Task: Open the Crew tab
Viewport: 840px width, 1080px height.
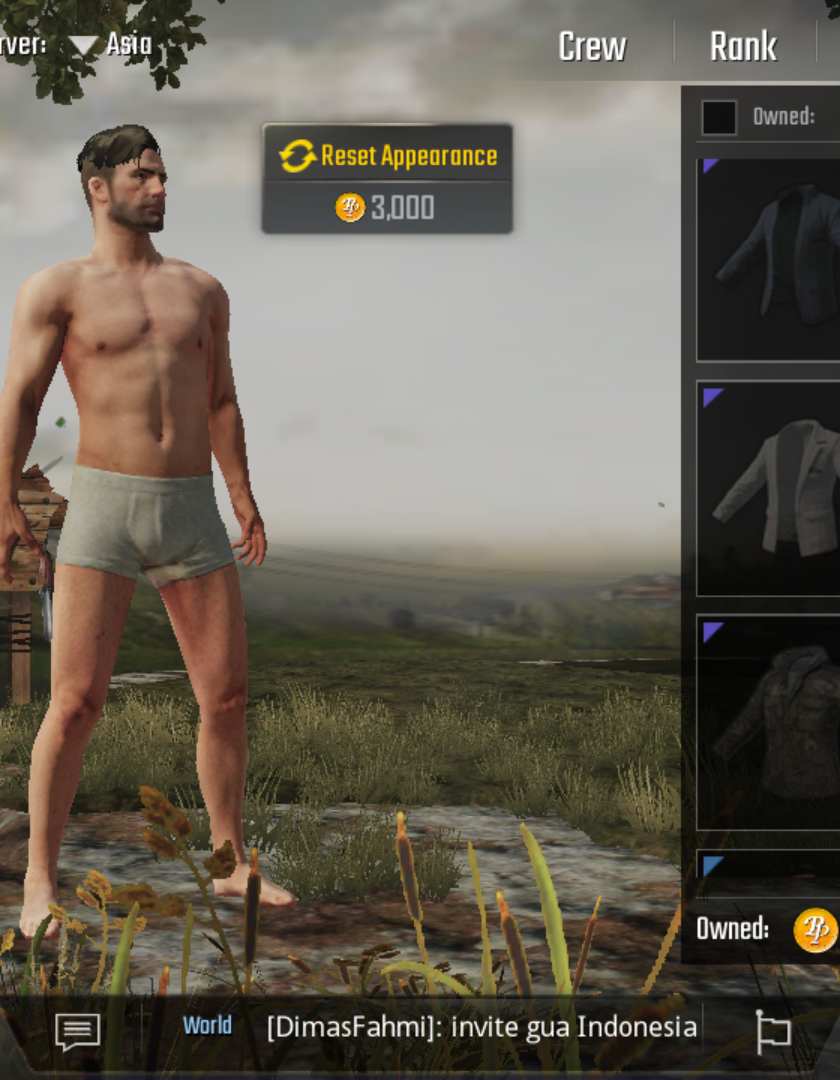Action: (x=592, y=46)
